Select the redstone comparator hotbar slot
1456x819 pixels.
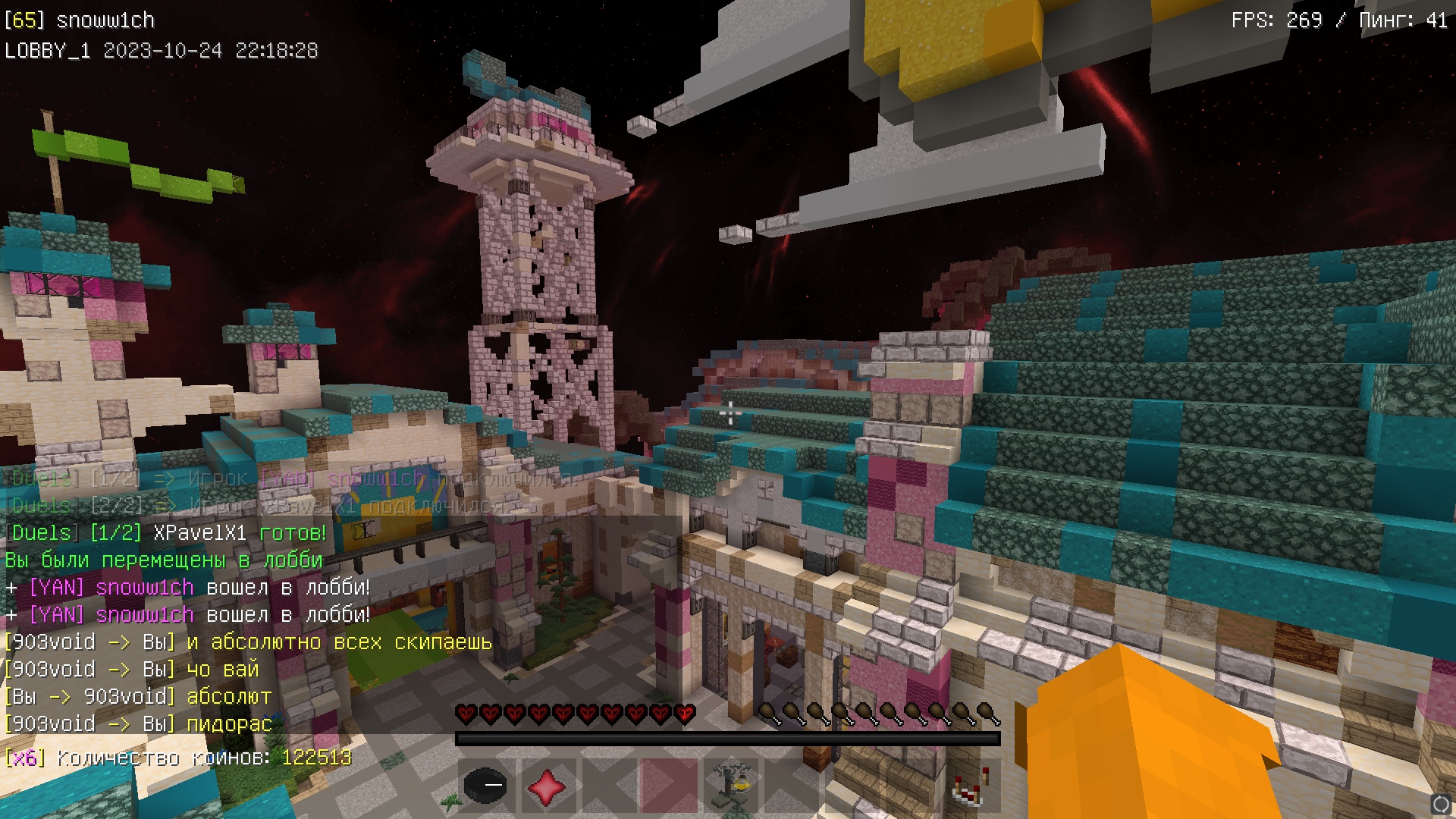click(x=971, y=786)
